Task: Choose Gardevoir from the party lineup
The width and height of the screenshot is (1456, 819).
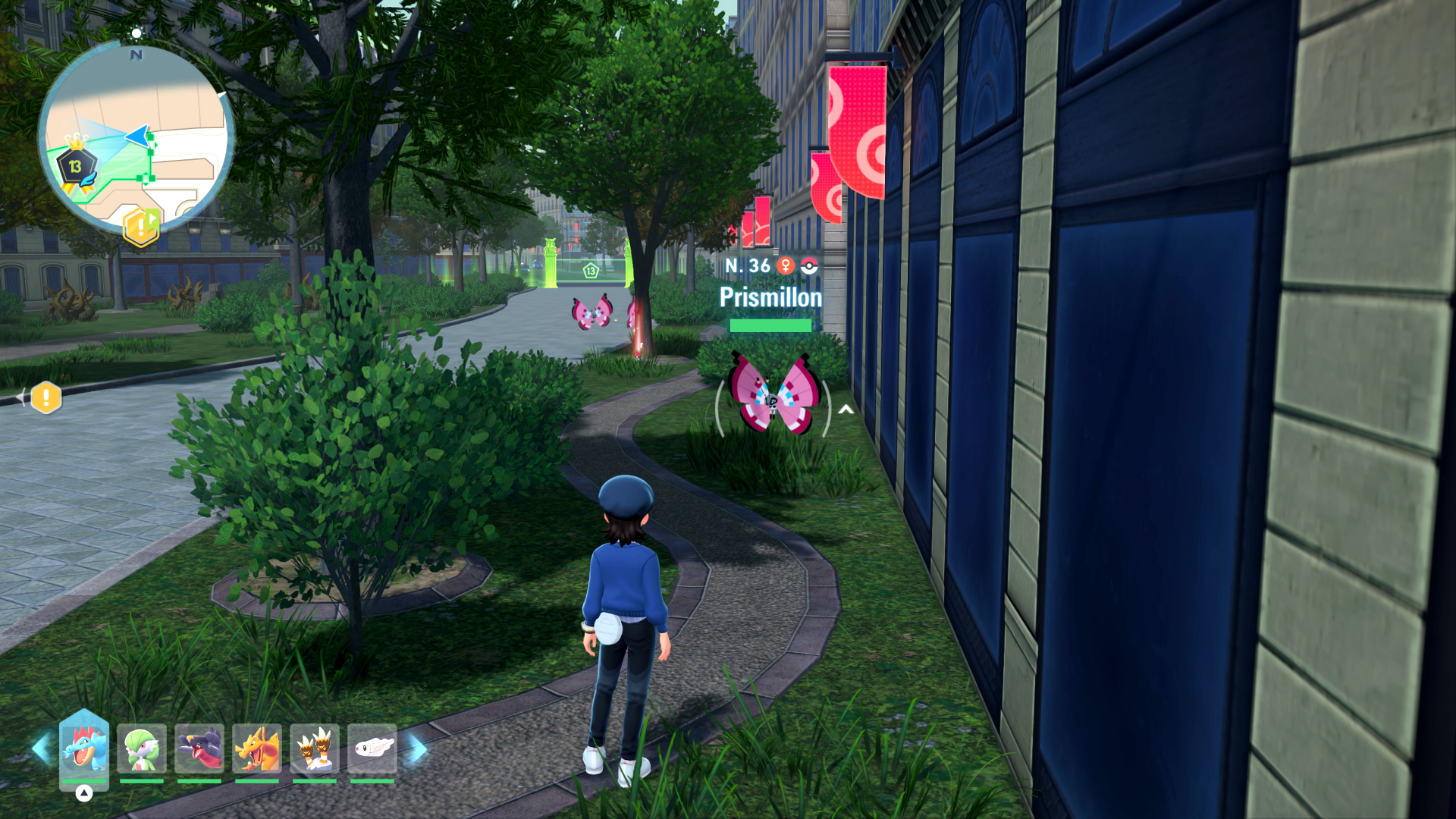Action: pos(142,748)
